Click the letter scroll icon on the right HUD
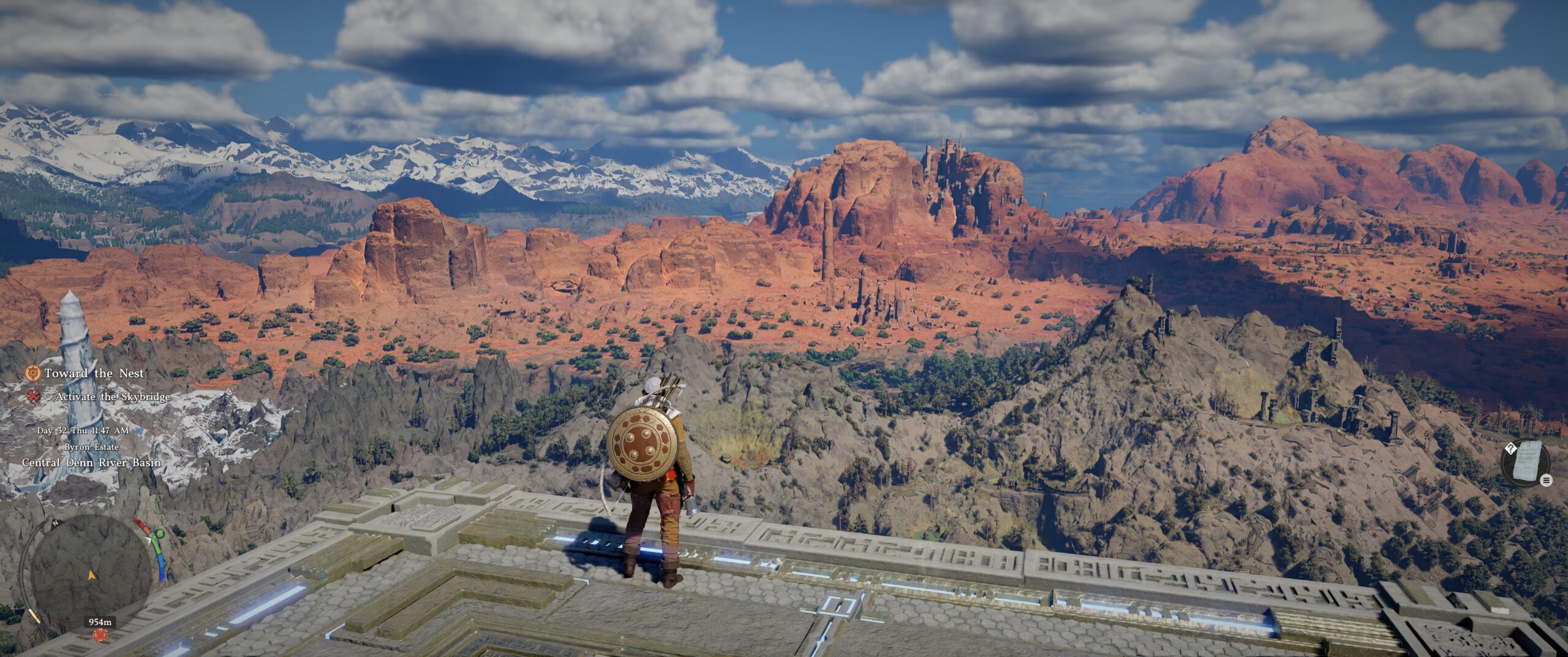Image resolution: width=1568 pixels, height=657 pixels. (1528, 462)
